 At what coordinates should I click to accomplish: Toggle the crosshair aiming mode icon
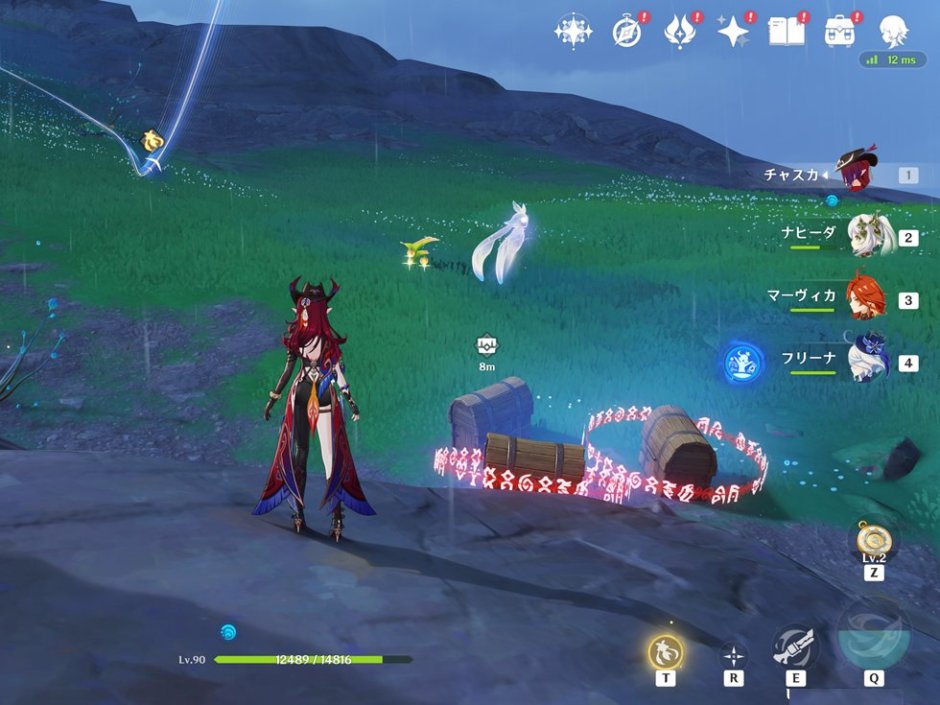[733, 655]
